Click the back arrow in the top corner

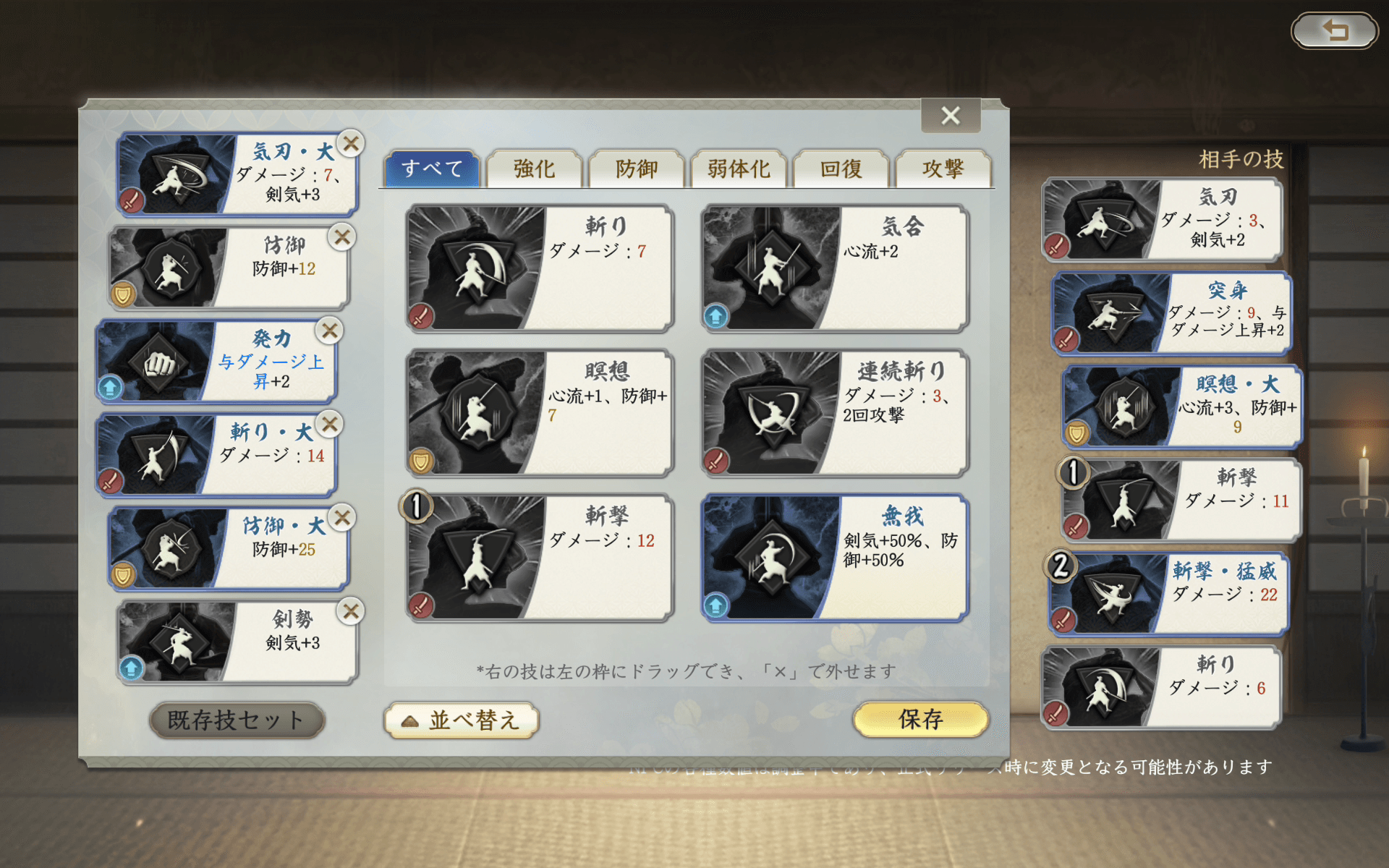1335,30
